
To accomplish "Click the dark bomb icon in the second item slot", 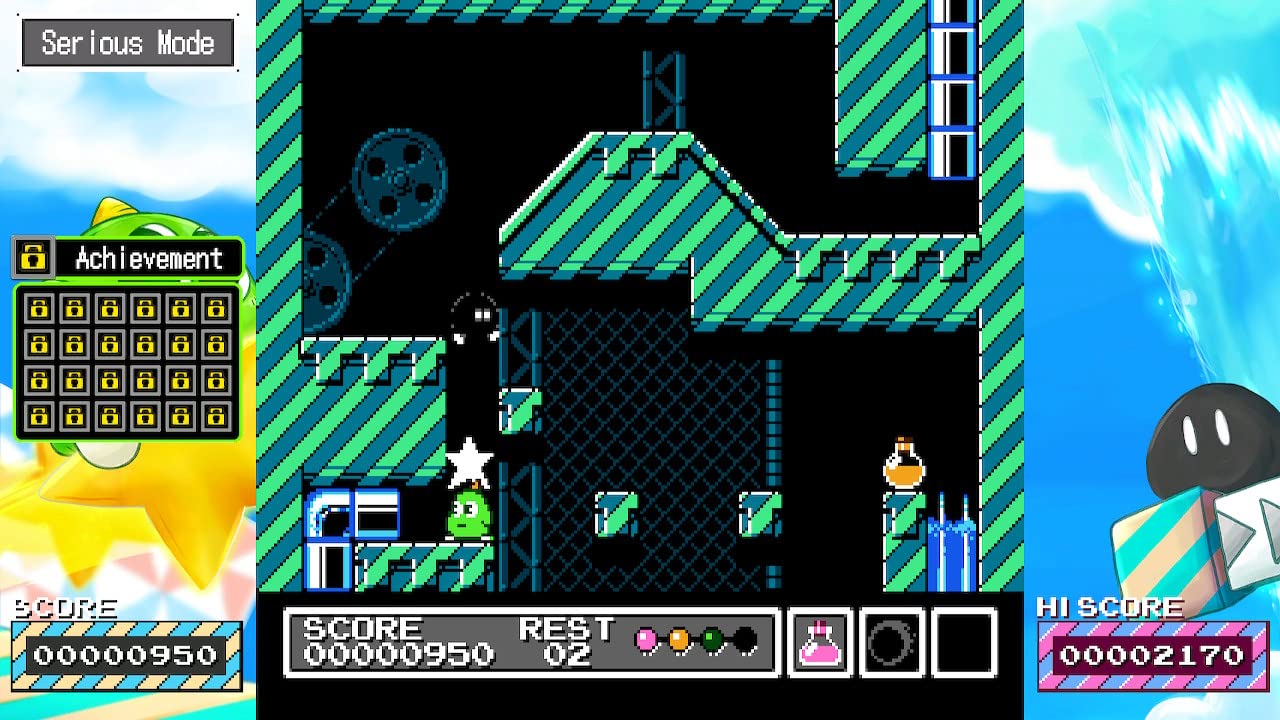I will click(889, 644).
